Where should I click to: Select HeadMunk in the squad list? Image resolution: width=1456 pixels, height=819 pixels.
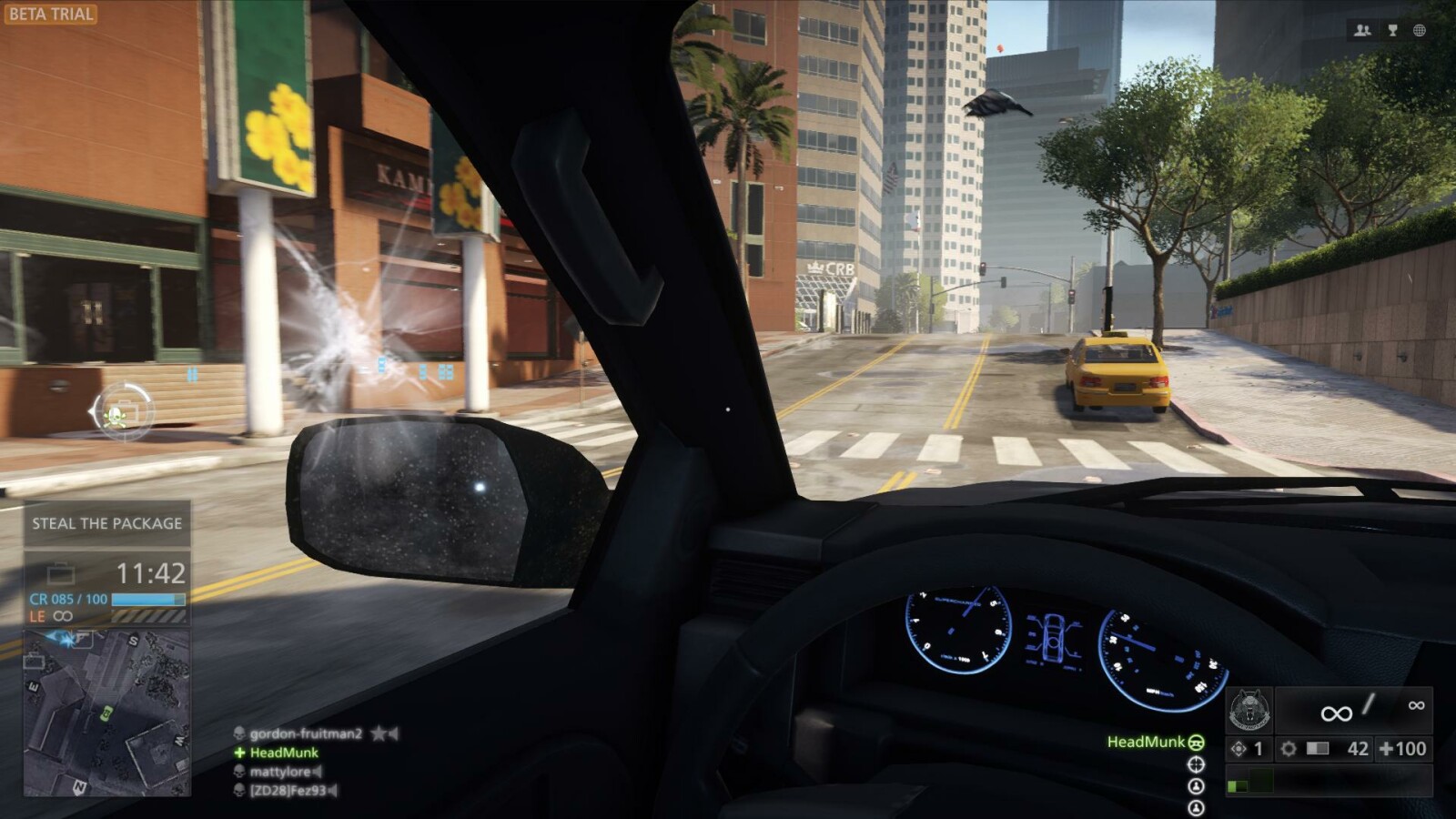[x=283, y=753]
